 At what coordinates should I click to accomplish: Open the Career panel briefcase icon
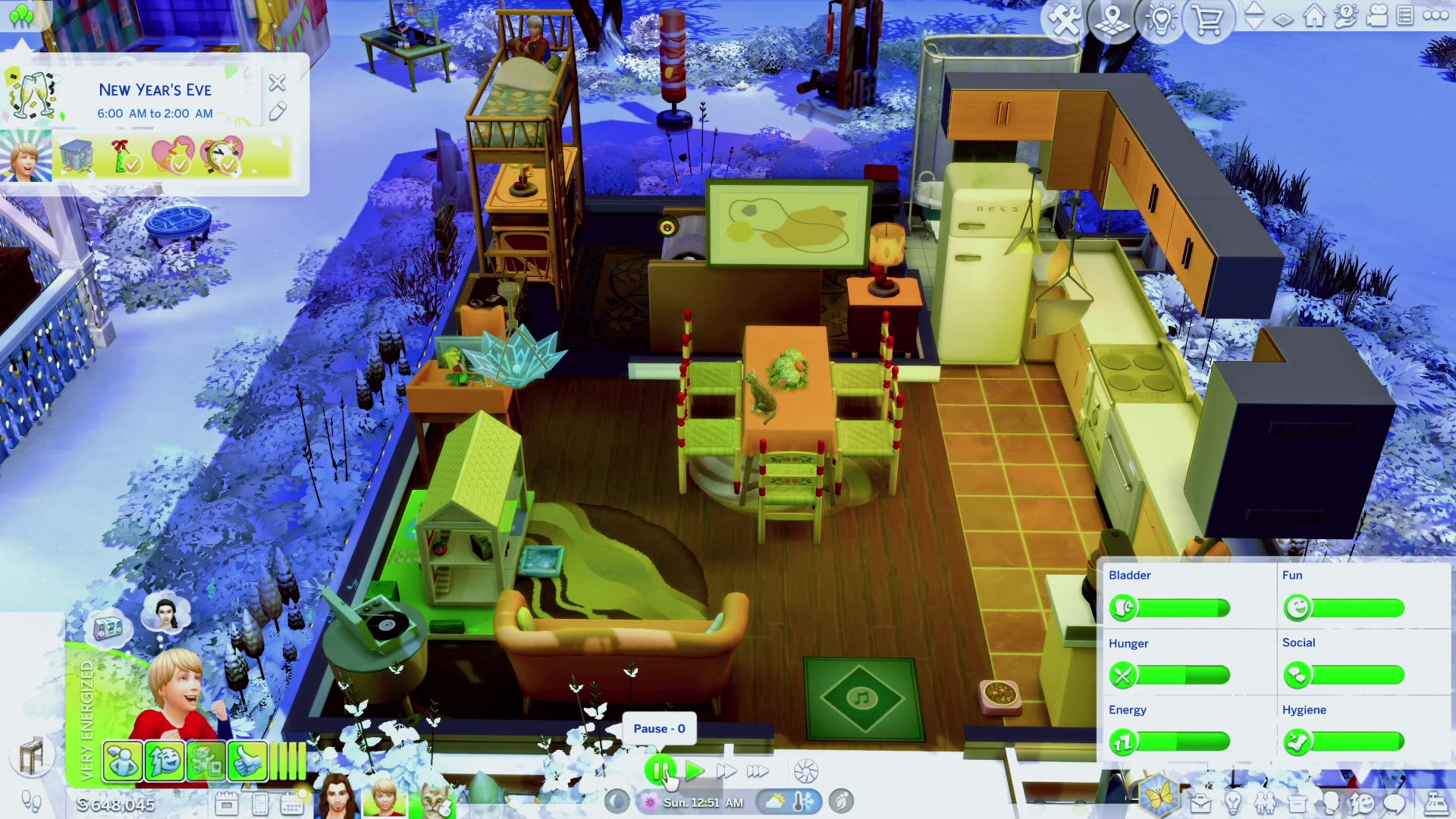pyautogui.click(x=1201, y=804)
